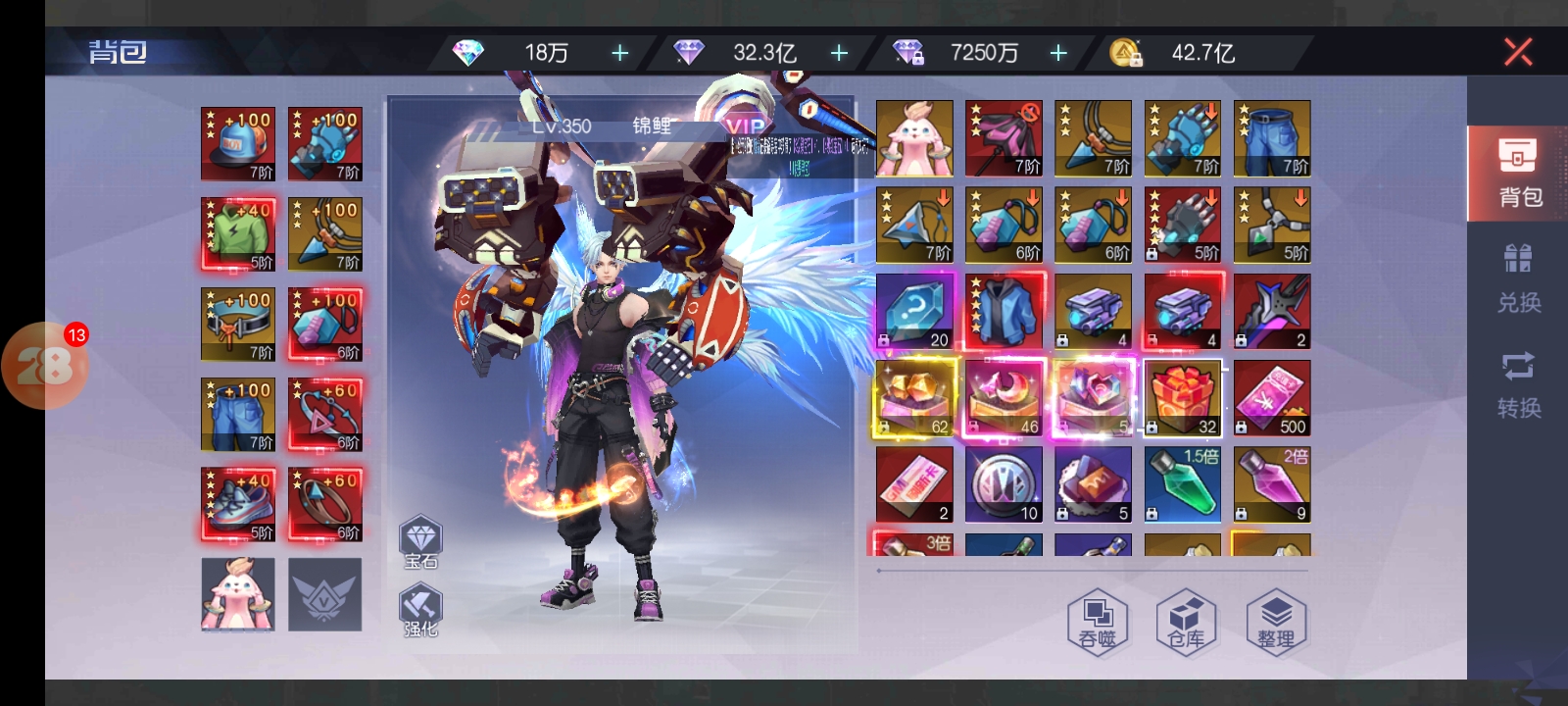Pick the pink ticket stack of 500
Screen dimensions: 1568x706
point(1272,398)
